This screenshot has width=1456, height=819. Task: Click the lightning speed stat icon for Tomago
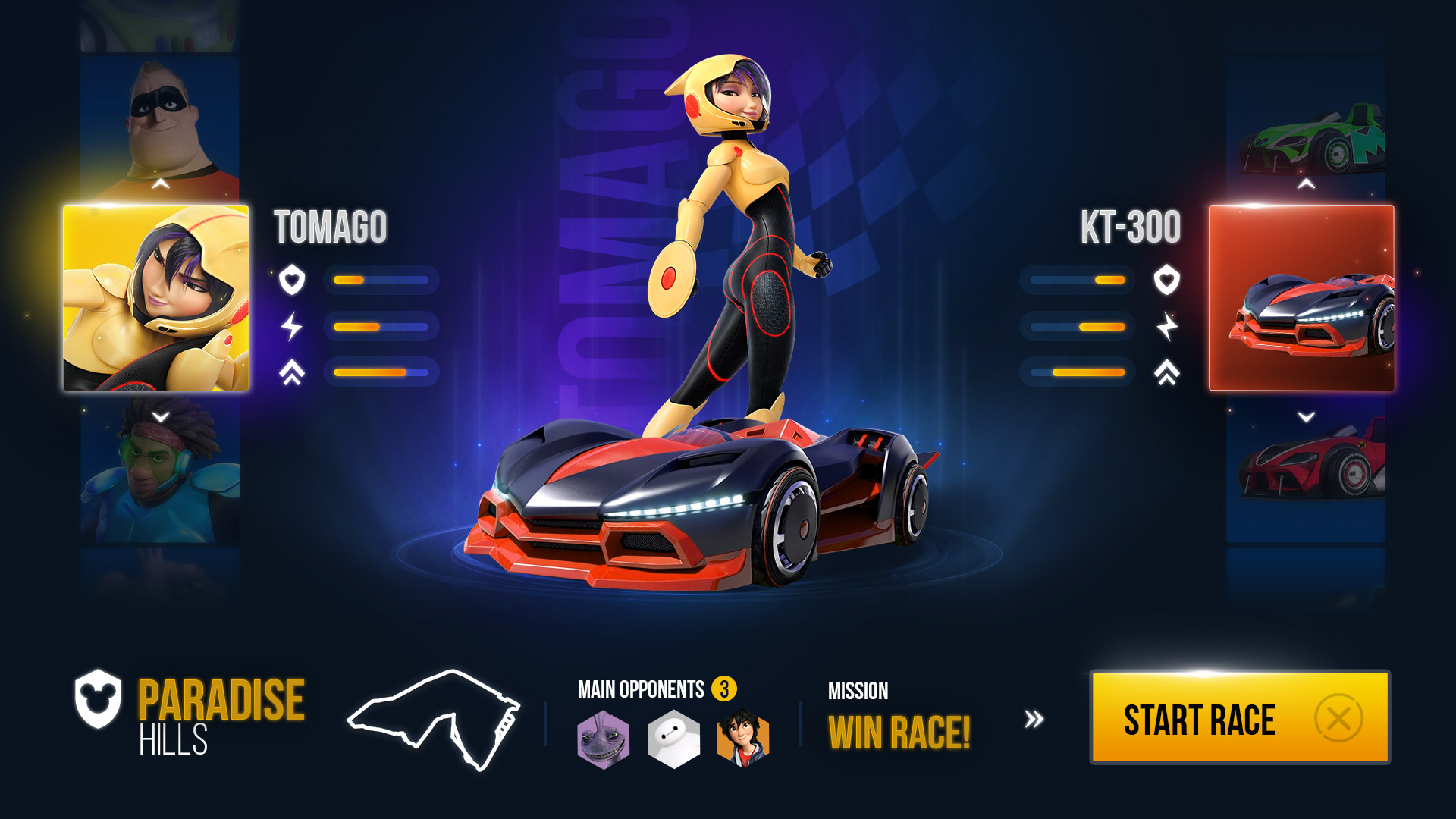coord(291,325)
